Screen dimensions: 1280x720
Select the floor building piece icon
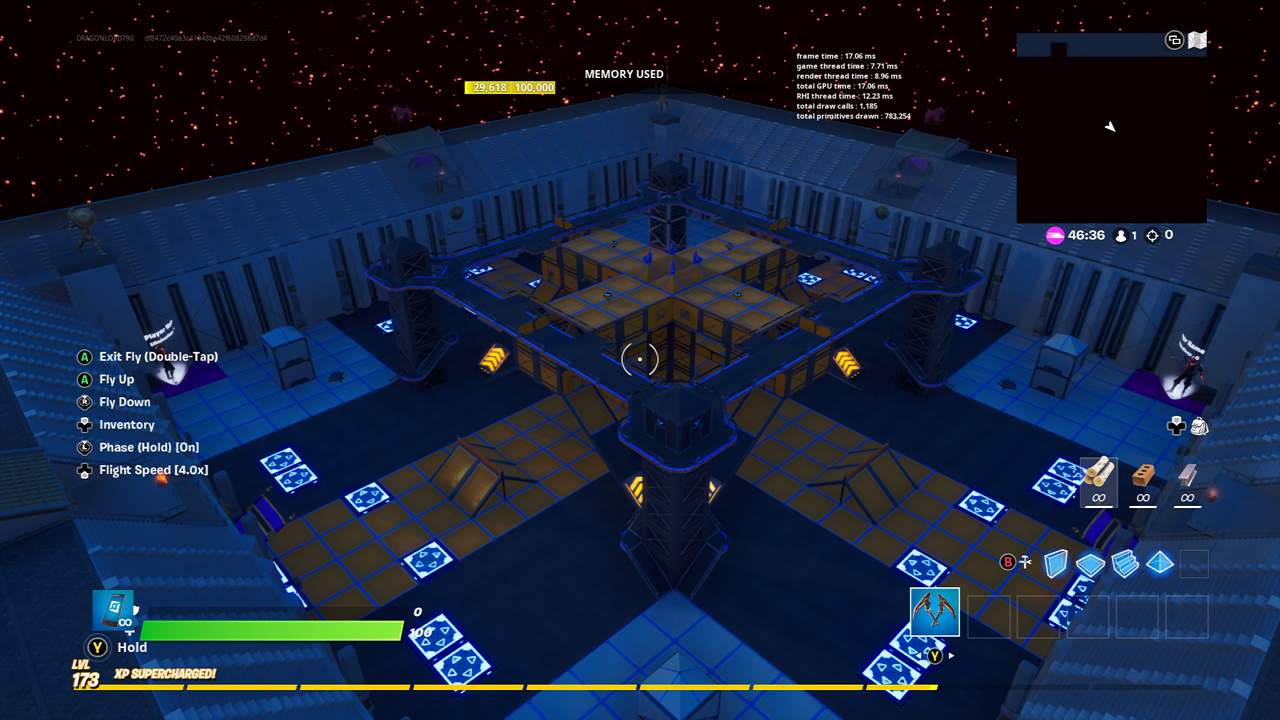coord(1091,564)
